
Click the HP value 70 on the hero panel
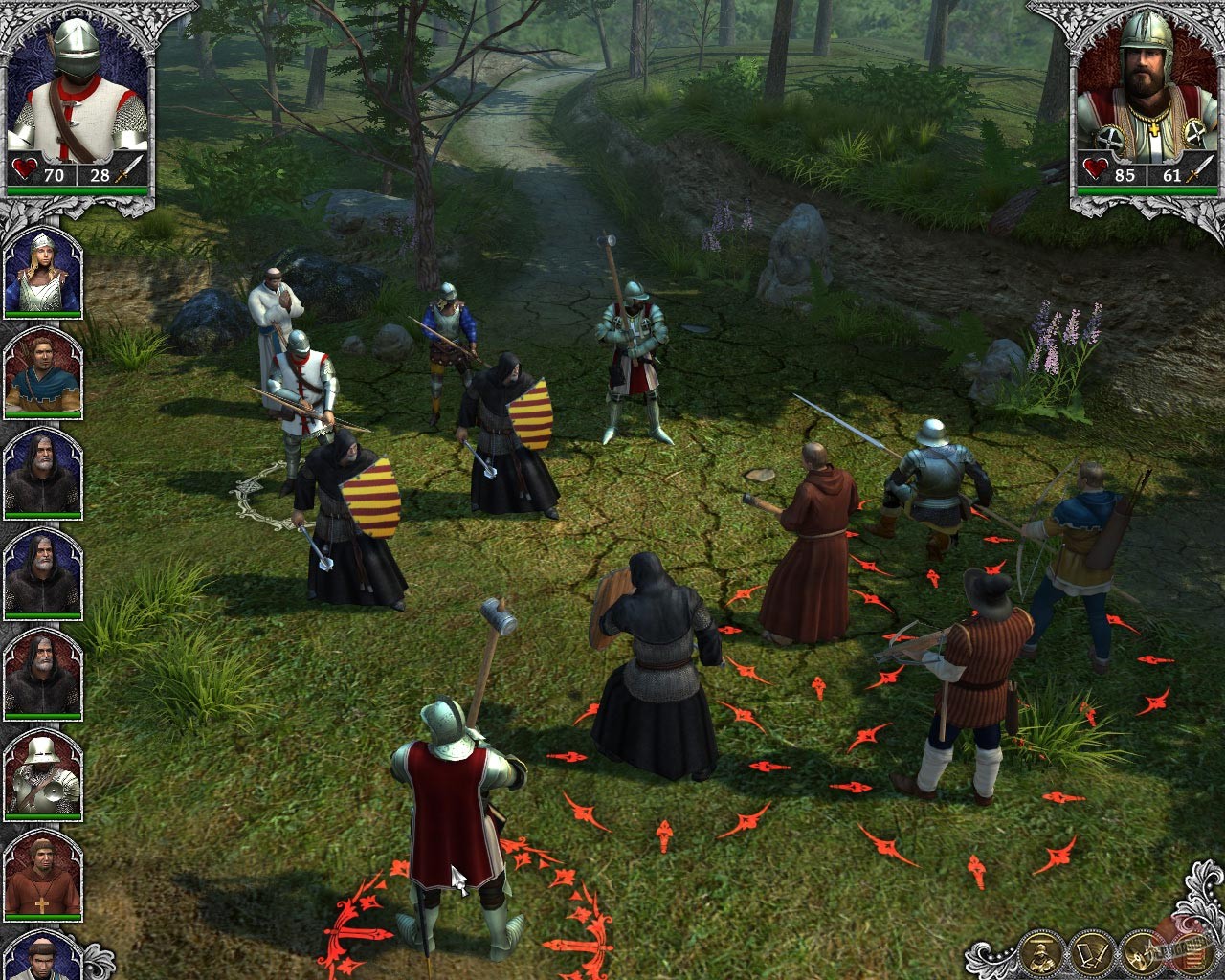55,176
